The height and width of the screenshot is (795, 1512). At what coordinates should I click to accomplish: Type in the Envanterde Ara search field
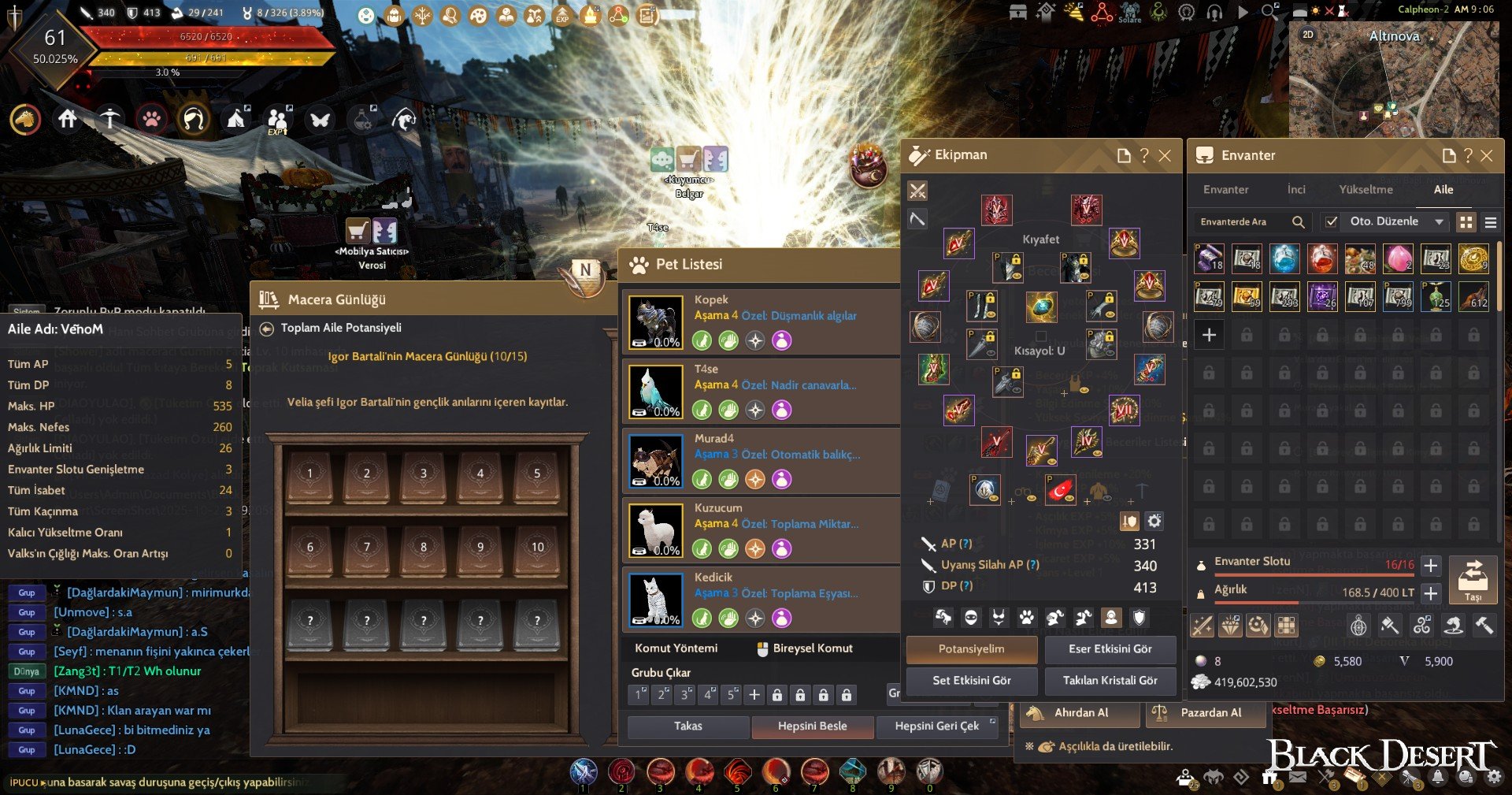1242,221
